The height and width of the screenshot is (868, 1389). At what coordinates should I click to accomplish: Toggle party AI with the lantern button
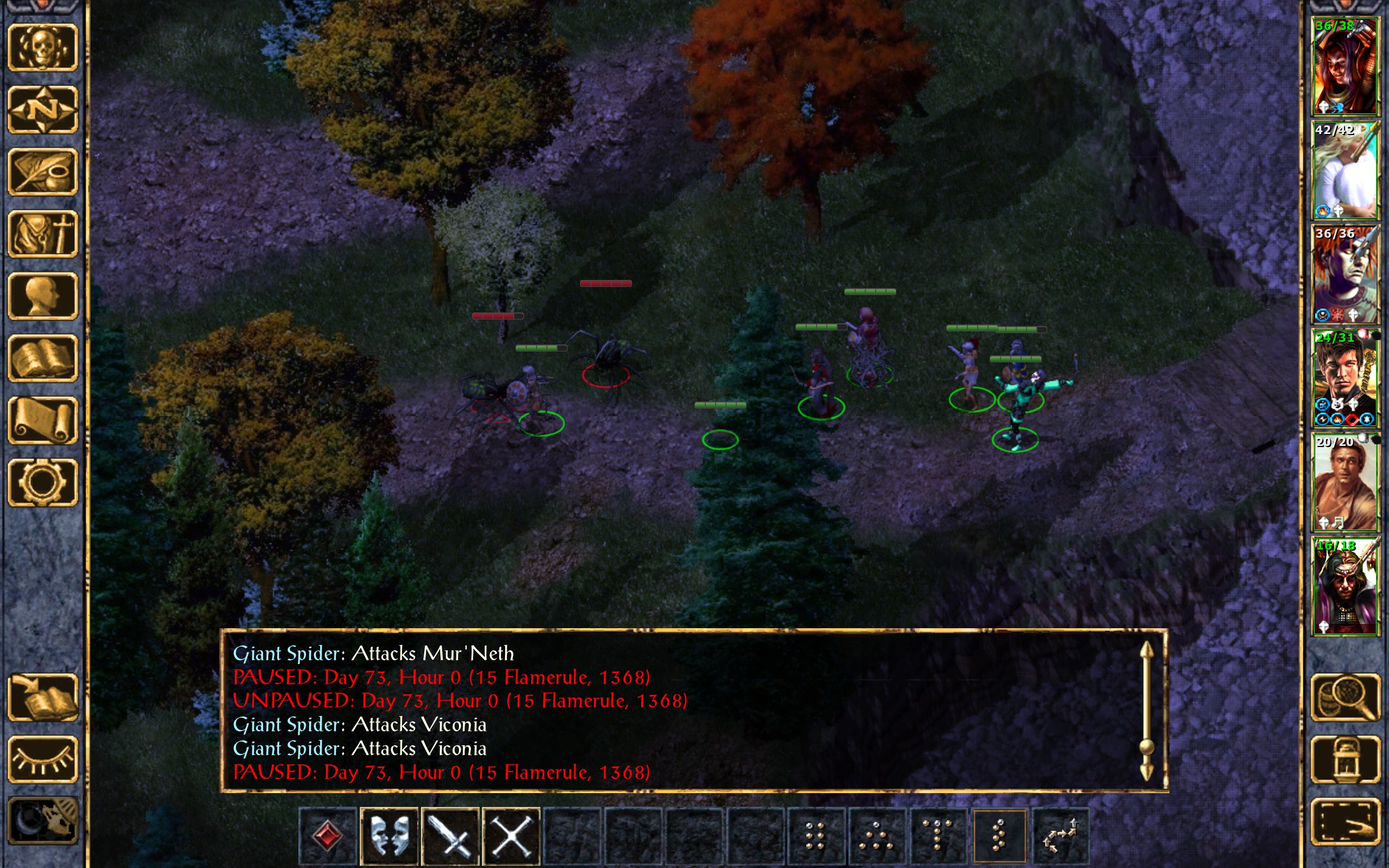pyautogui.click(x=1345, y=759)
